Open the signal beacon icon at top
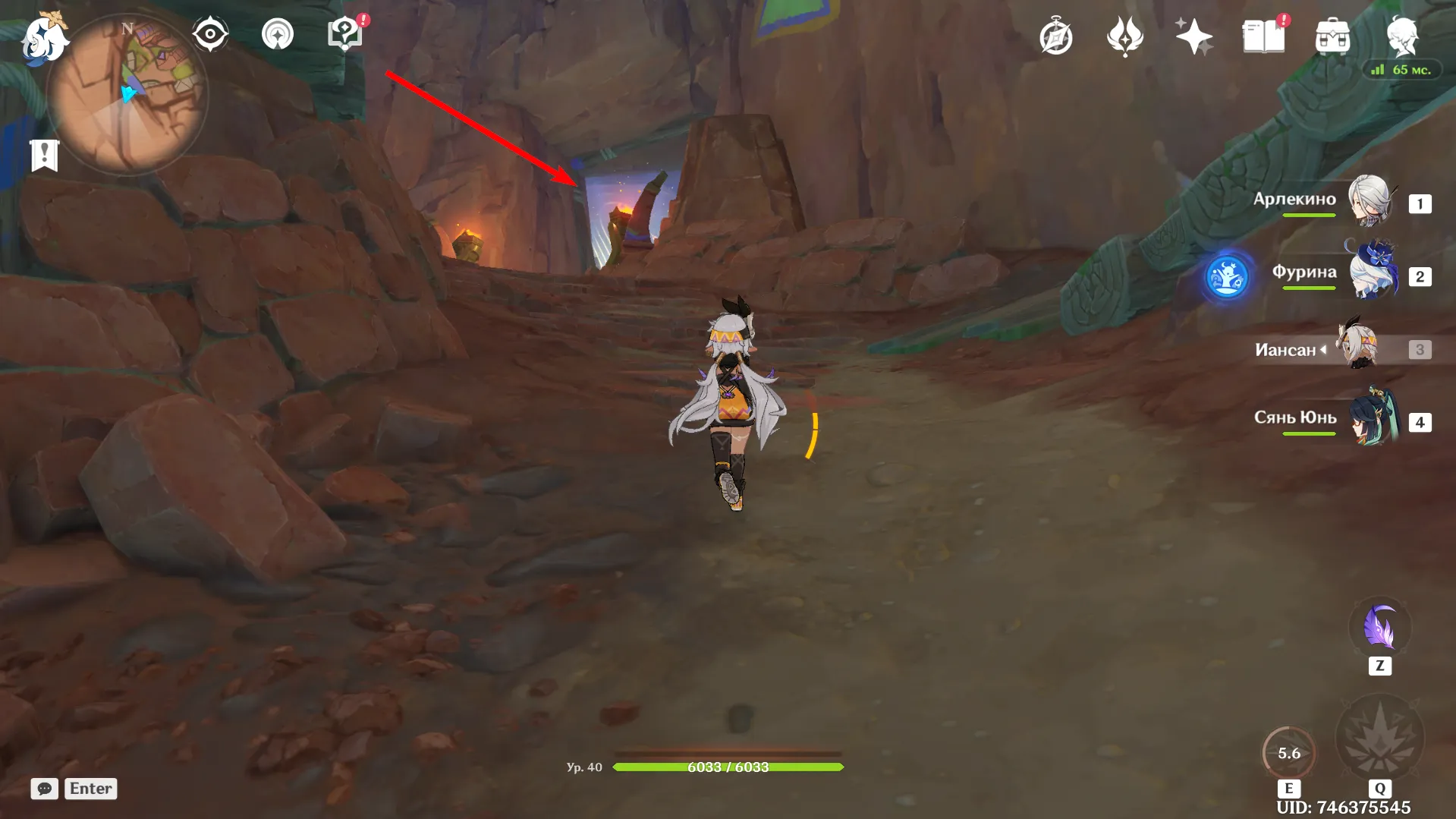The width and height of the screenshot is (1456, 819). click(x=278, y=34)
